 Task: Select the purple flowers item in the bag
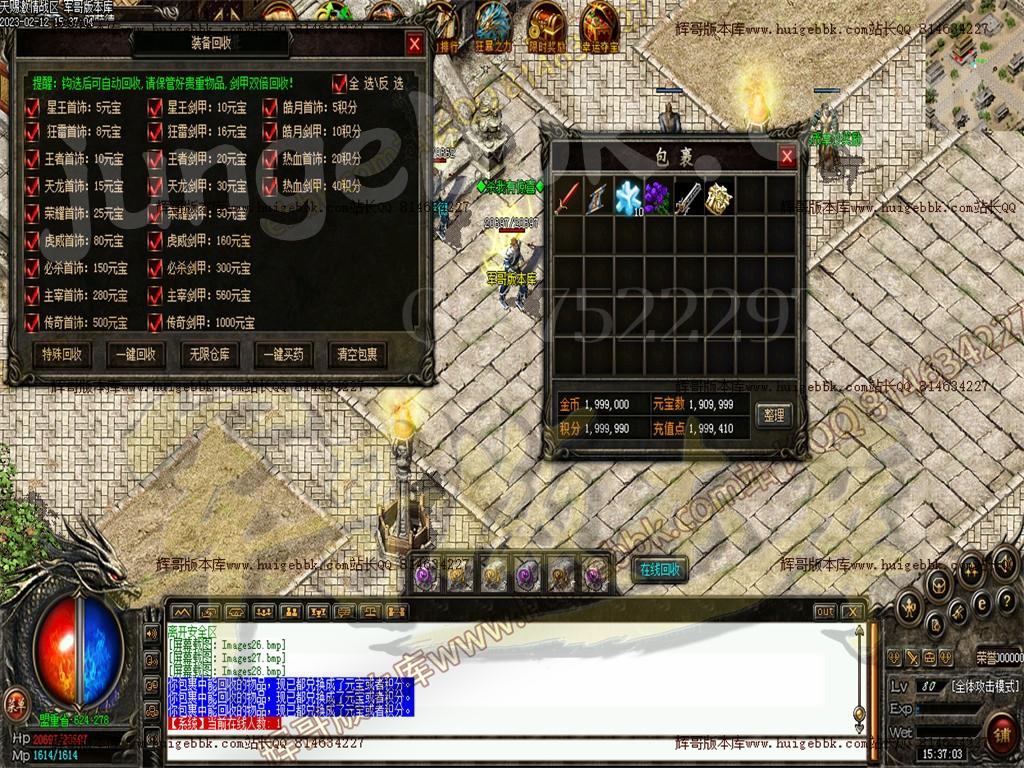click(x=658, y=195)
